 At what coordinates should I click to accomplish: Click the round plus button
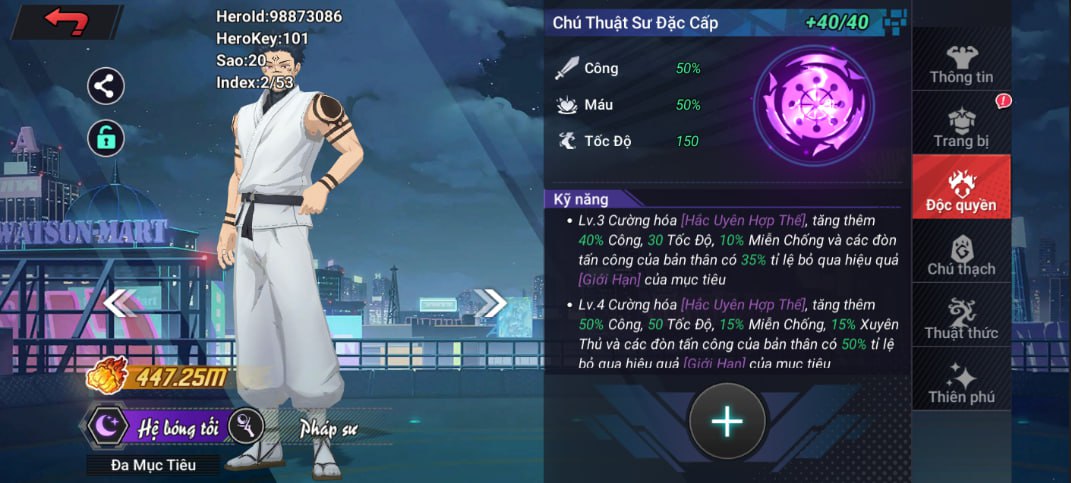(727, 422)
